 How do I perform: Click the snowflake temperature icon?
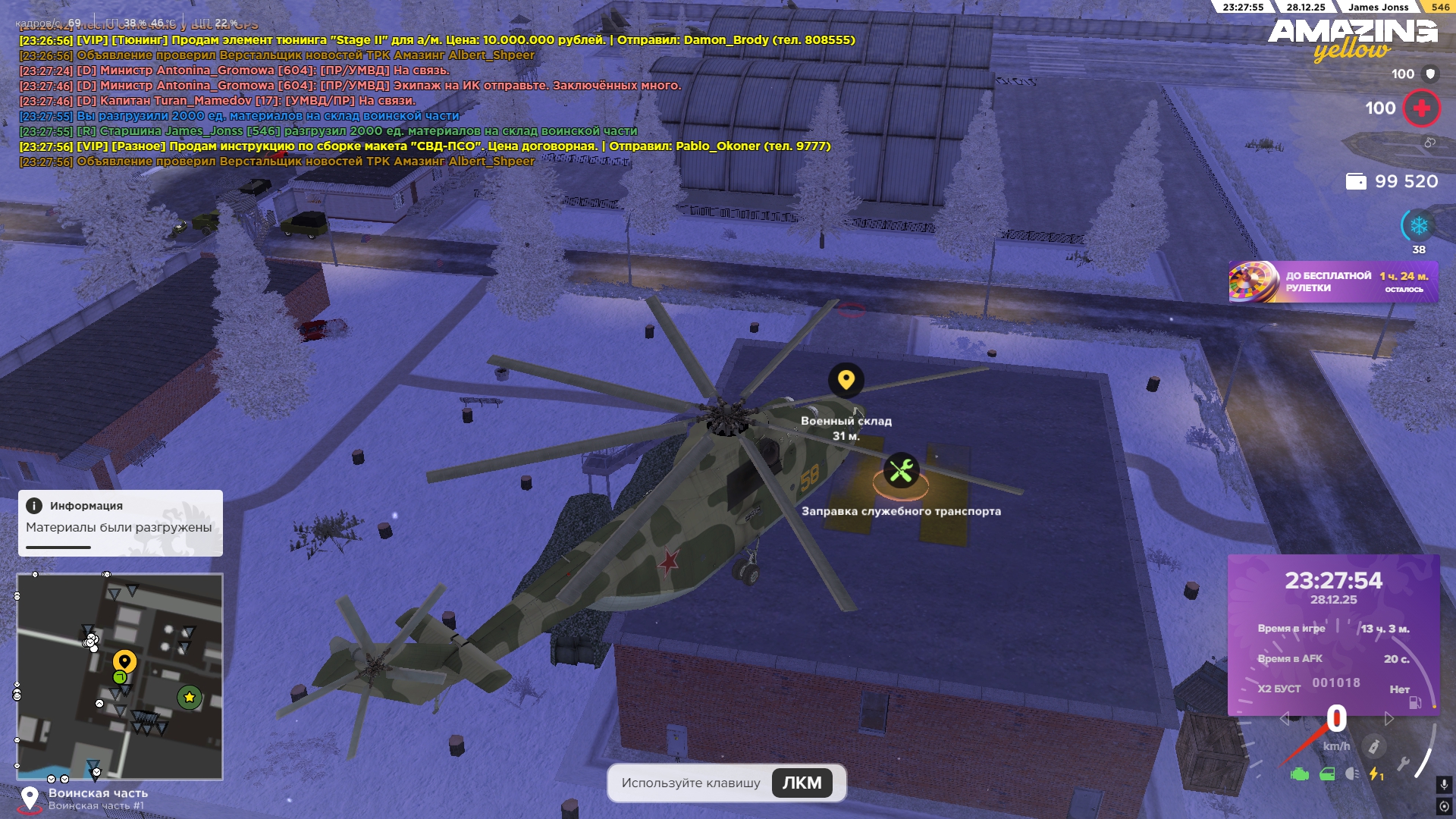1418,226
